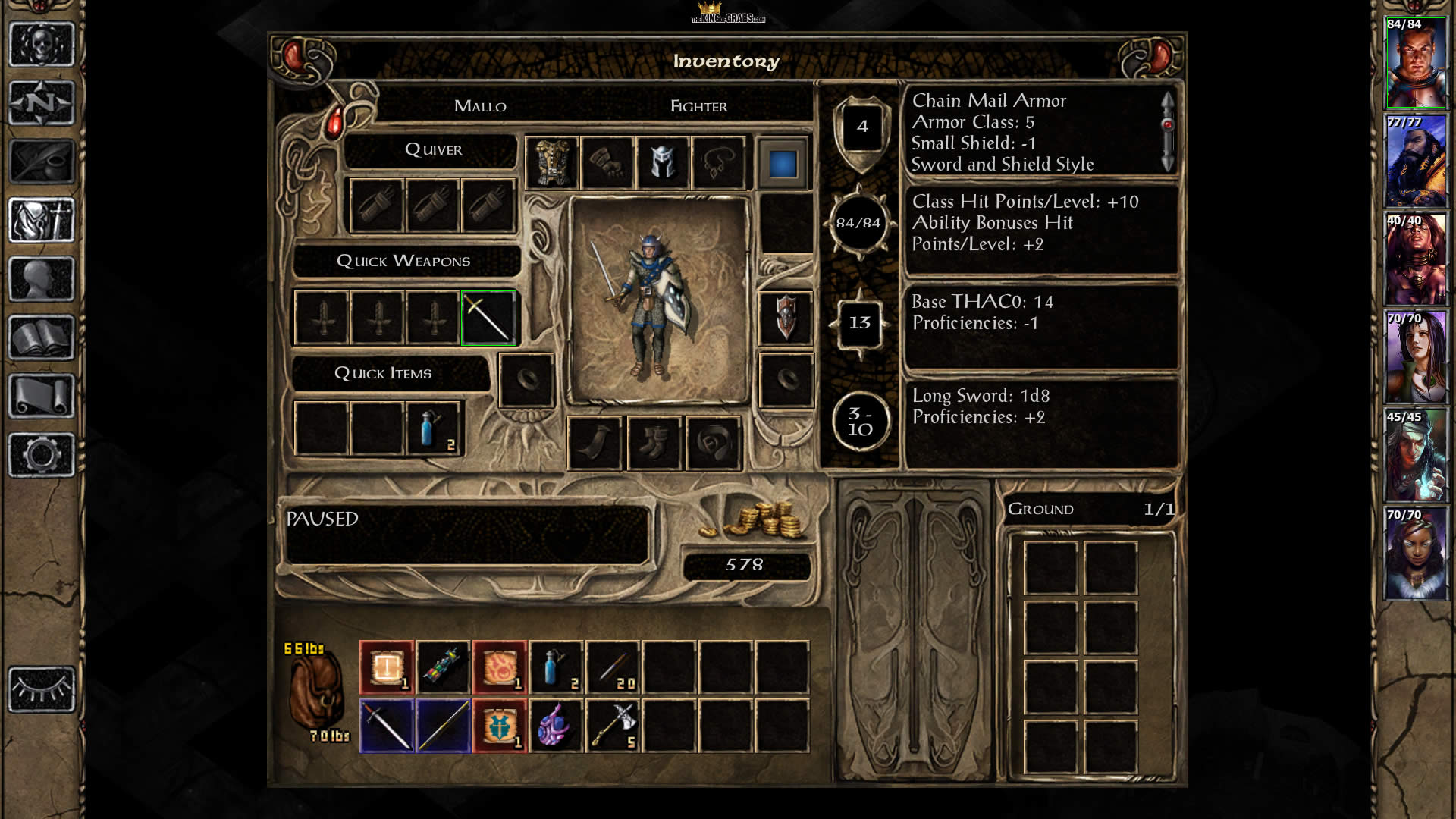1456x819 pixels.
Task: Pick the wand with colored gems
Action: [x=444, y=667]
